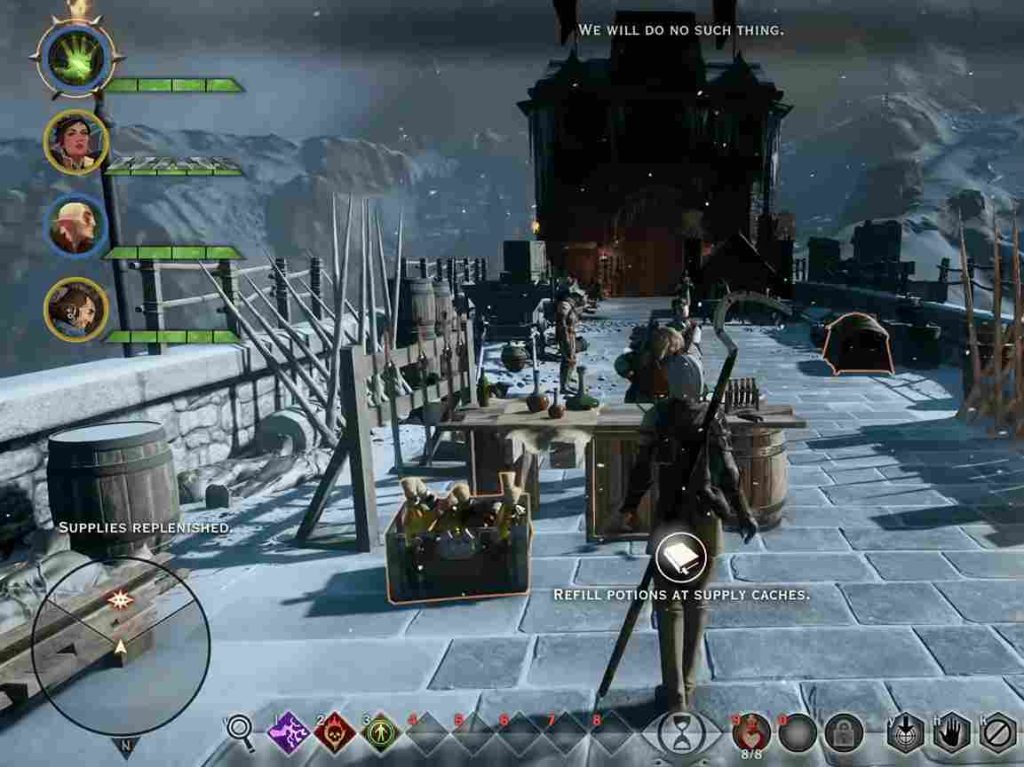Click the crossed-circle disengage command
Image resolution: width=1024 pixels, height=767 pixels.
[x=998, y=733]
